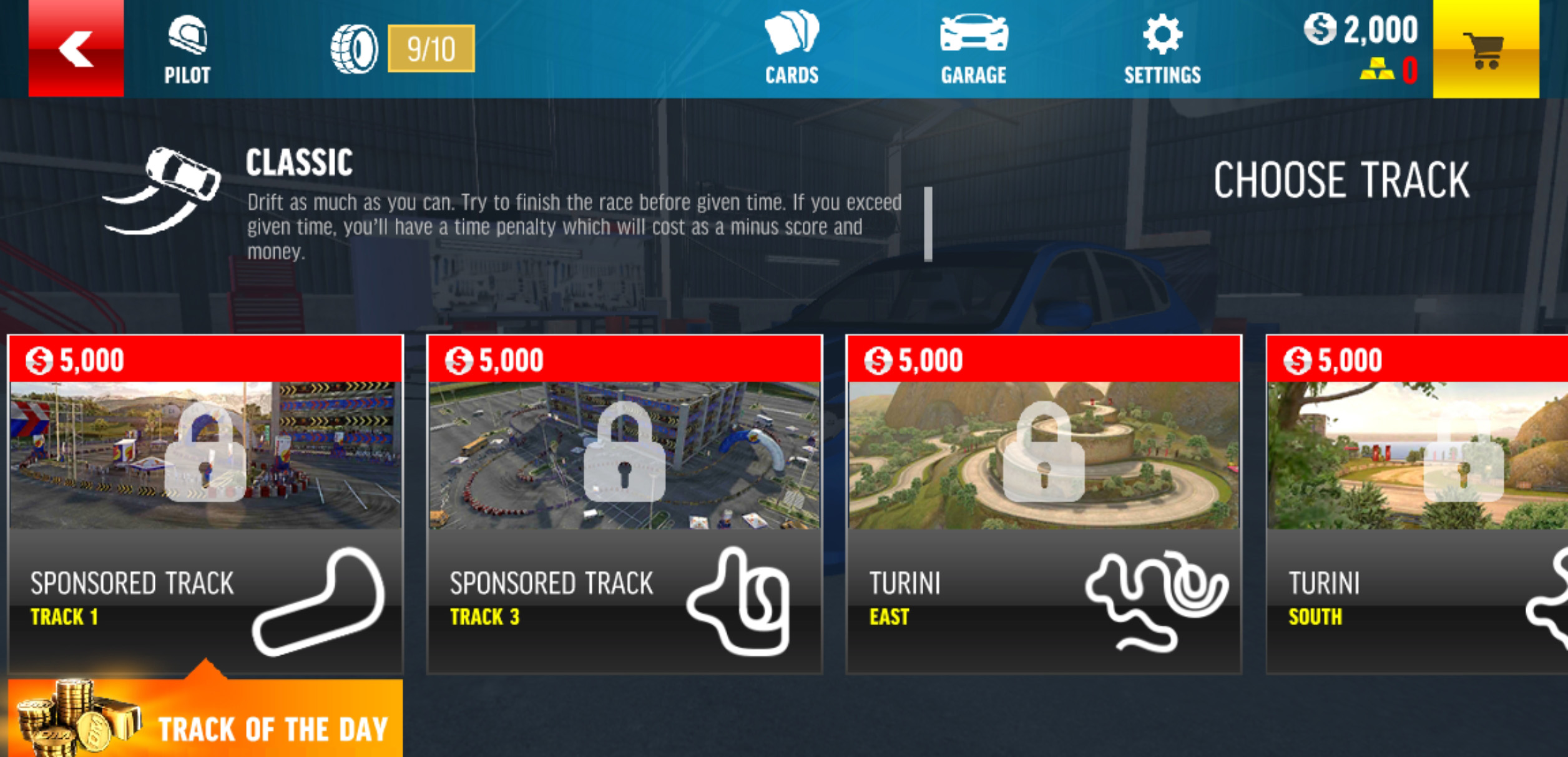
Task: Tap the Track of the Day banner
Action: [205, 720]
